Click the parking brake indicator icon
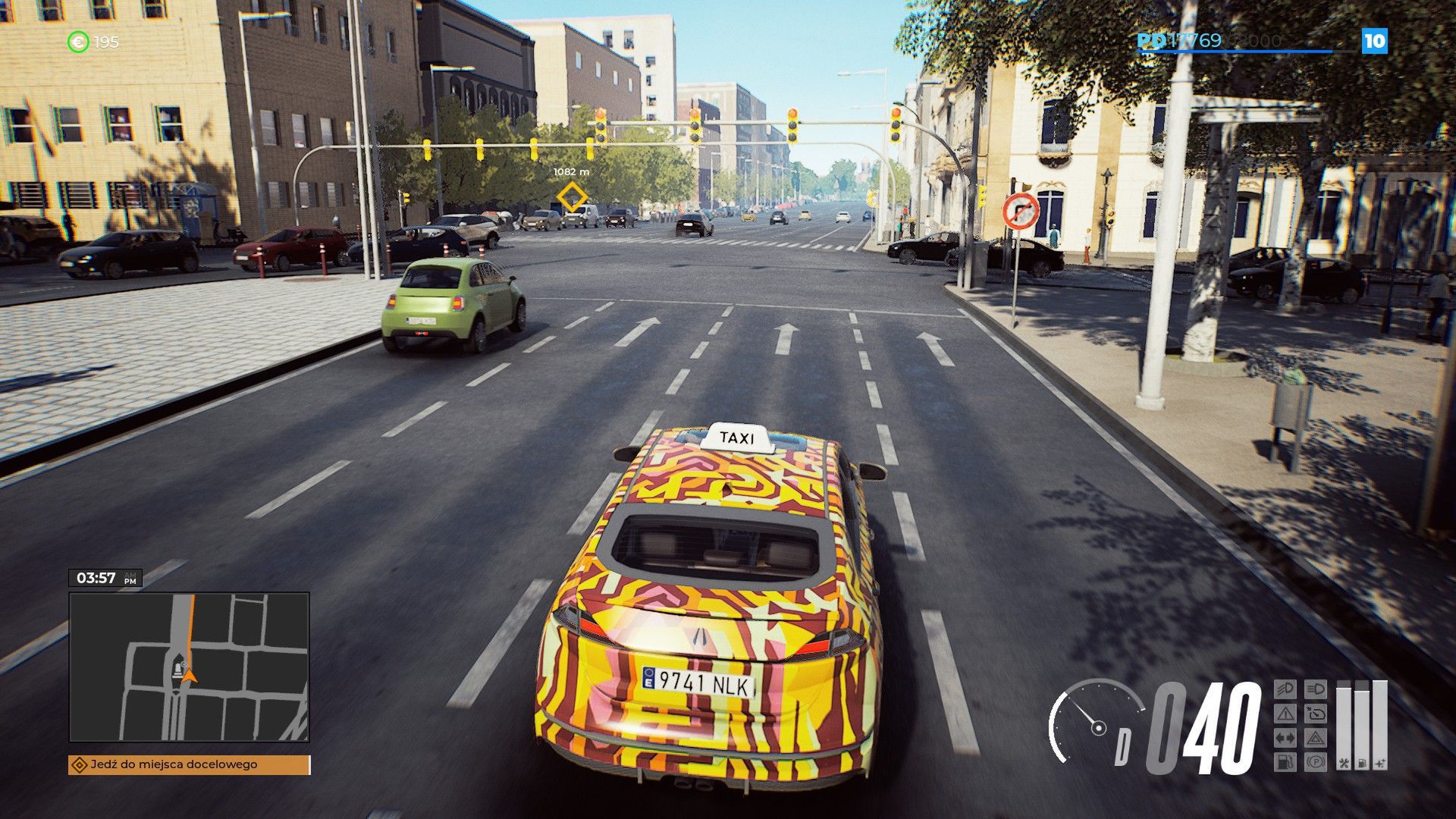The height and width of the screenshot is (819, 1456). [1316, 761]
